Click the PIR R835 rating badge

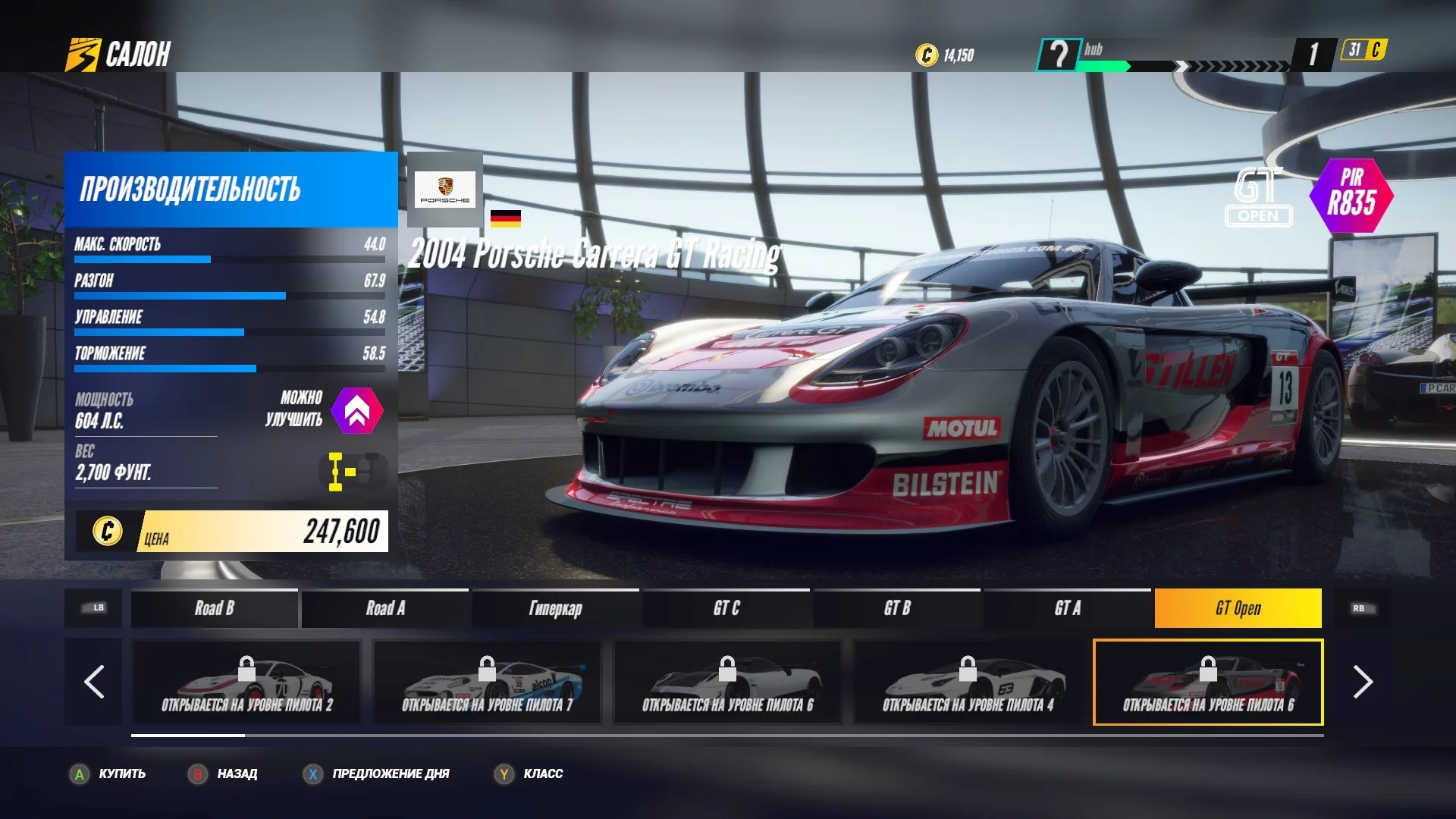coord(1351,195)
